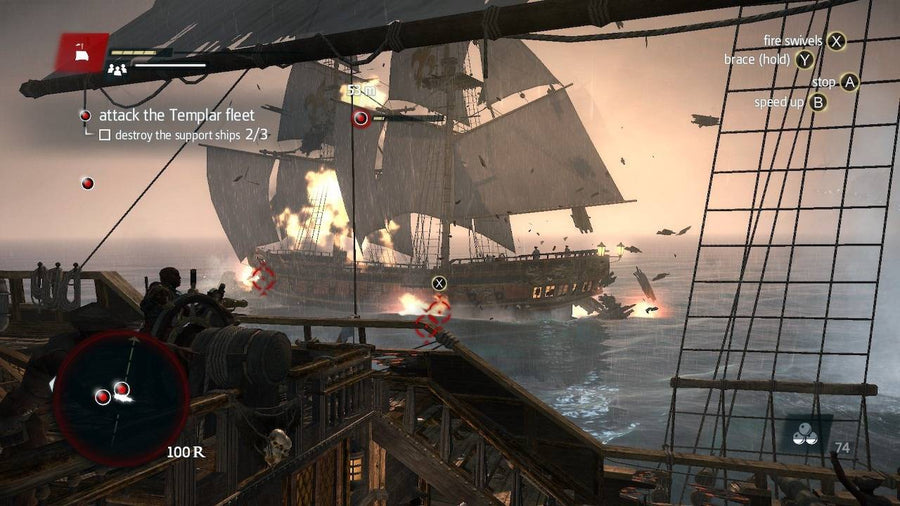Click the enemy ship target marker

tap(361, 119)
